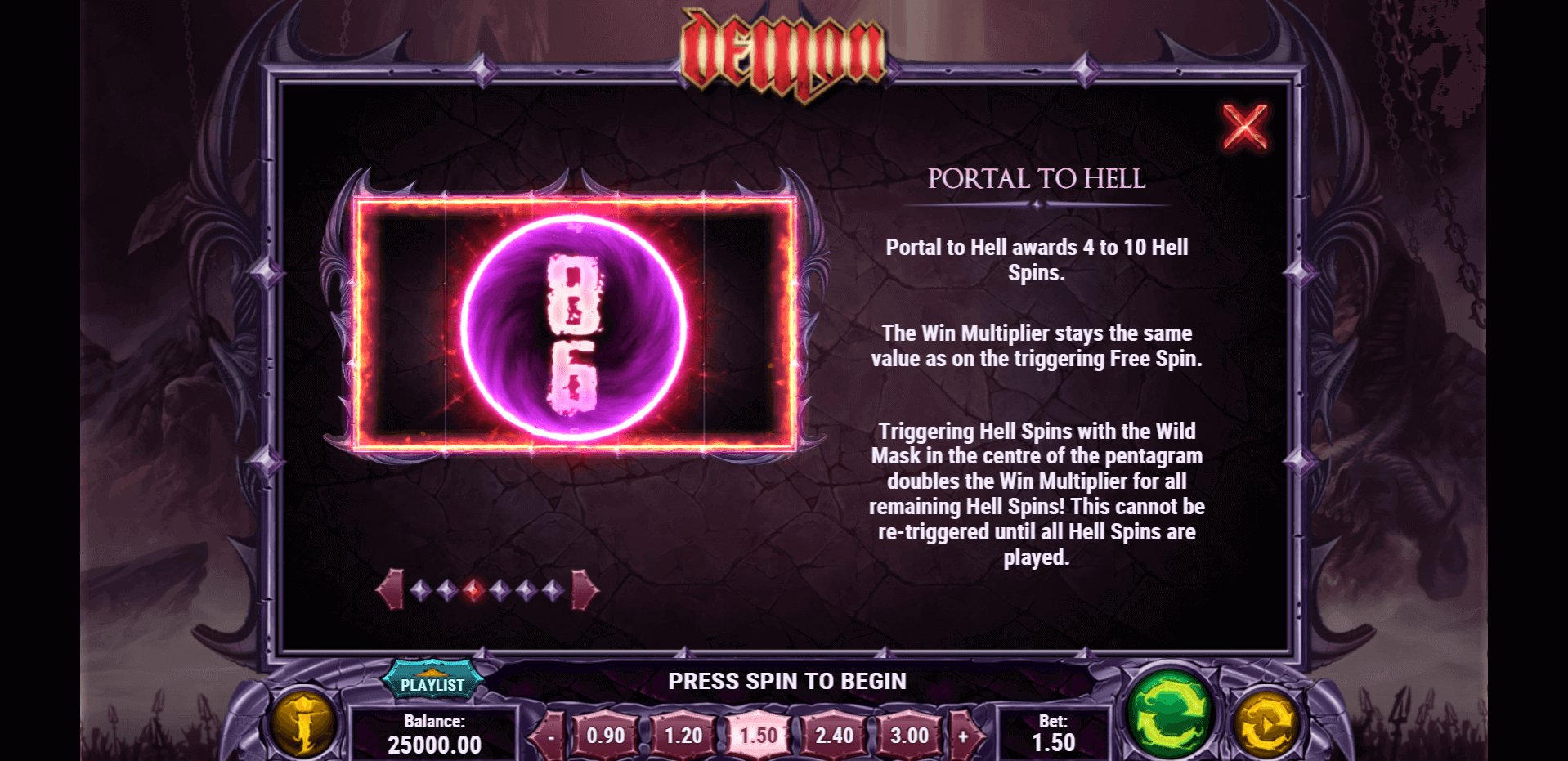Decrease bet with the minus button
The height and width of the screenshot is (761, 1568).
[x=550, y=736]
